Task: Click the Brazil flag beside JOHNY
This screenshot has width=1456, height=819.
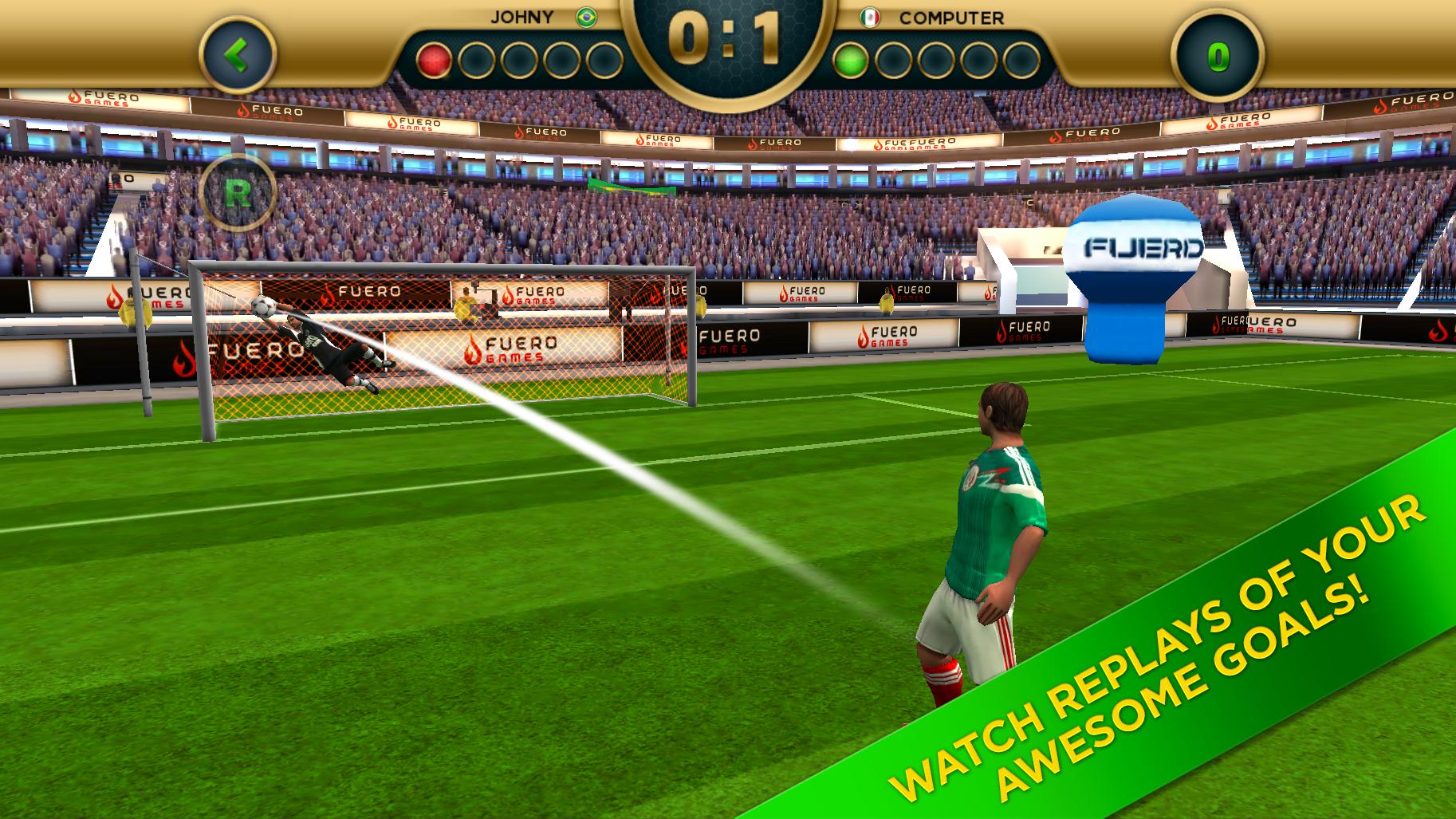Action: (586, 18)
